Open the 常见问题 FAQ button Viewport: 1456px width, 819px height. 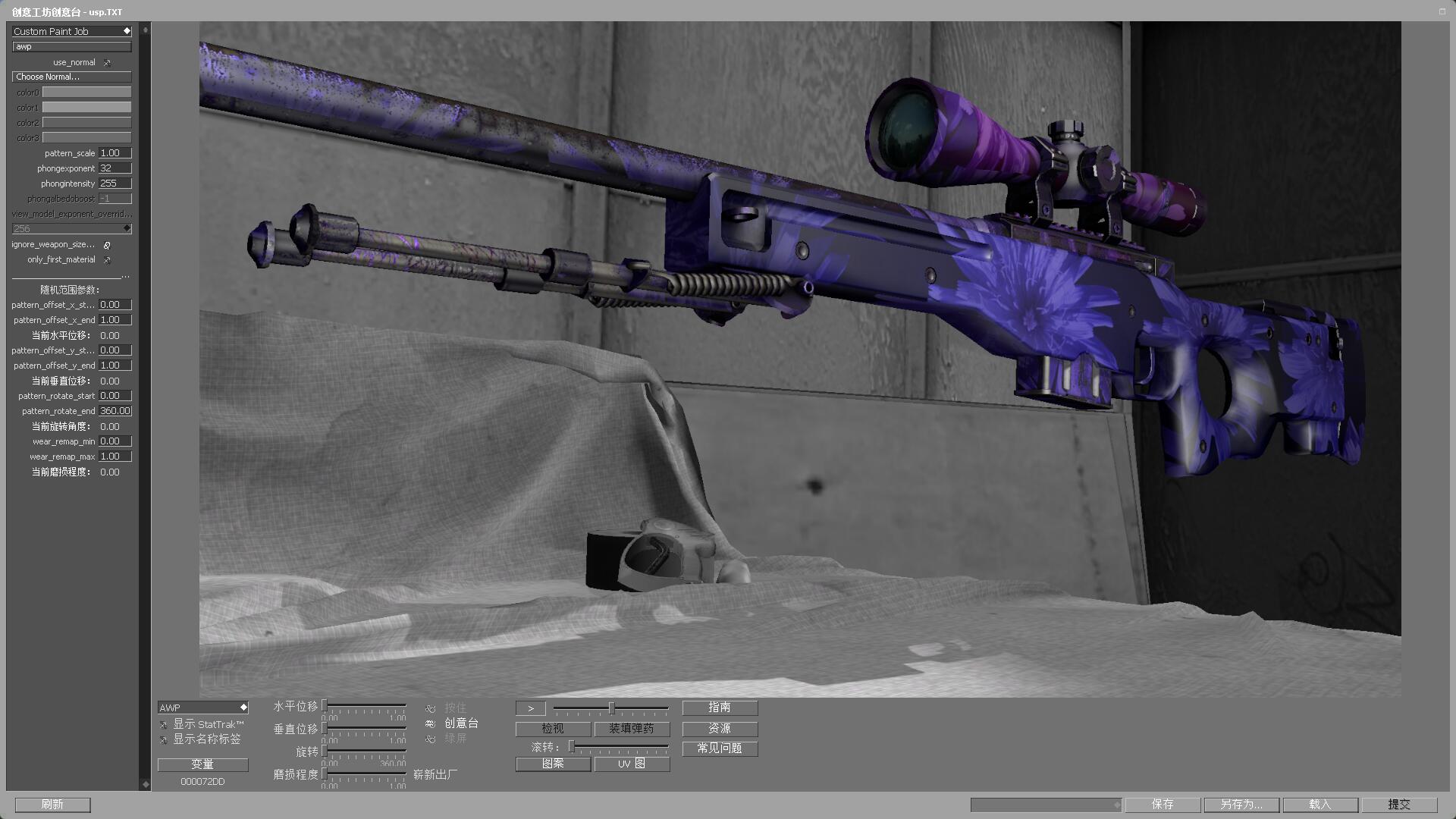pos(720,748)
